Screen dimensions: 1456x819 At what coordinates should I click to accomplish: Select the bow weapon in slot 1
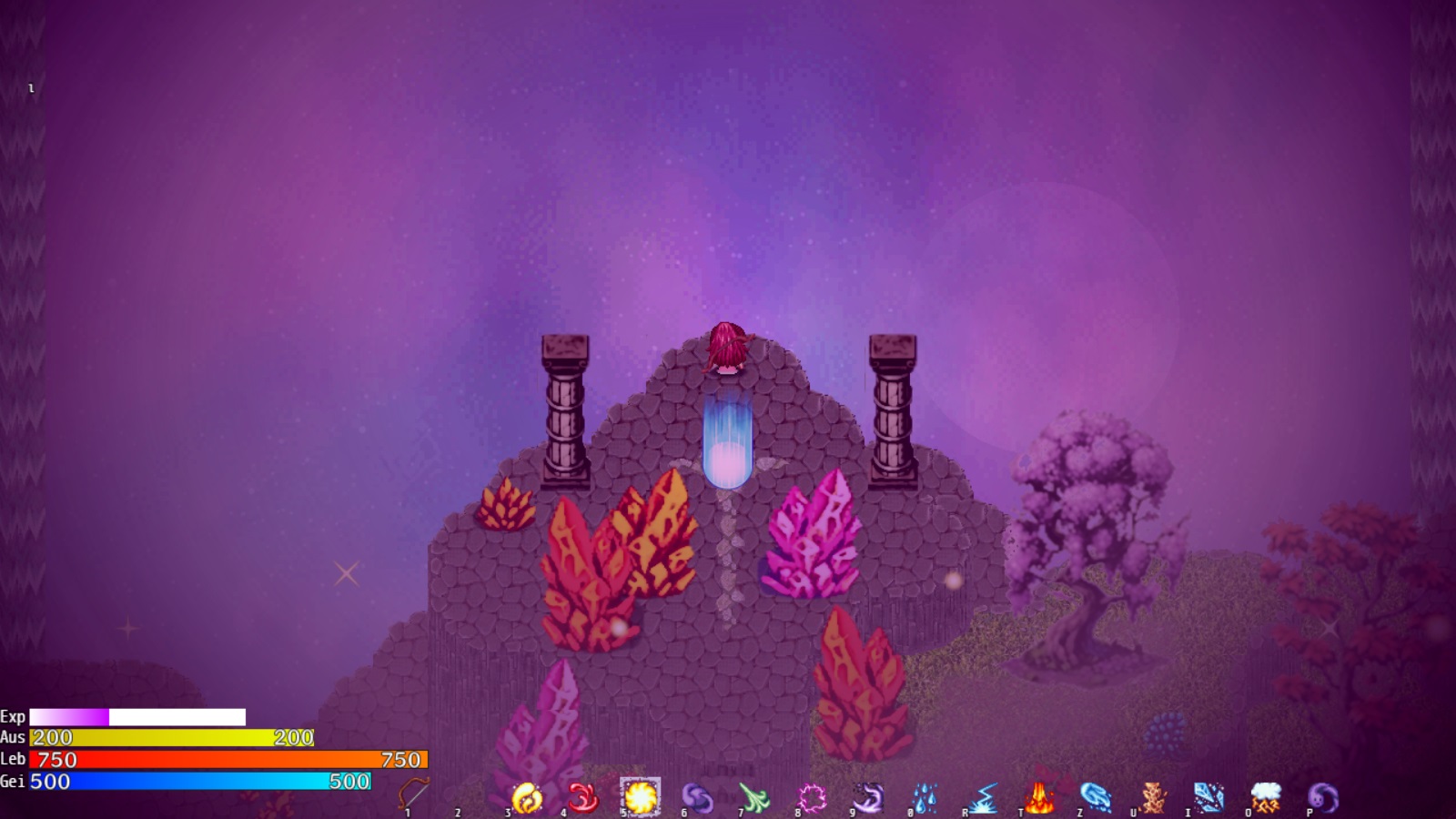[414, 794]
